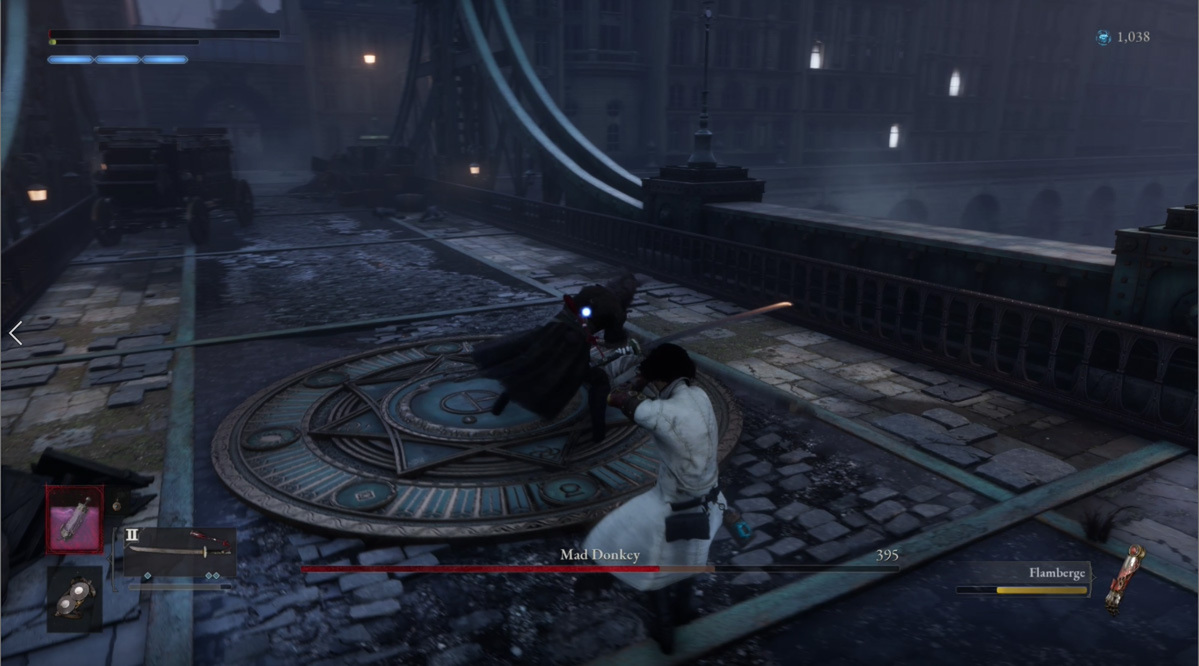Activate the Flamberge Legion Arm icon
Image resolution: width=1199 pixels, height=666 pixels.
pos(1123,577)
